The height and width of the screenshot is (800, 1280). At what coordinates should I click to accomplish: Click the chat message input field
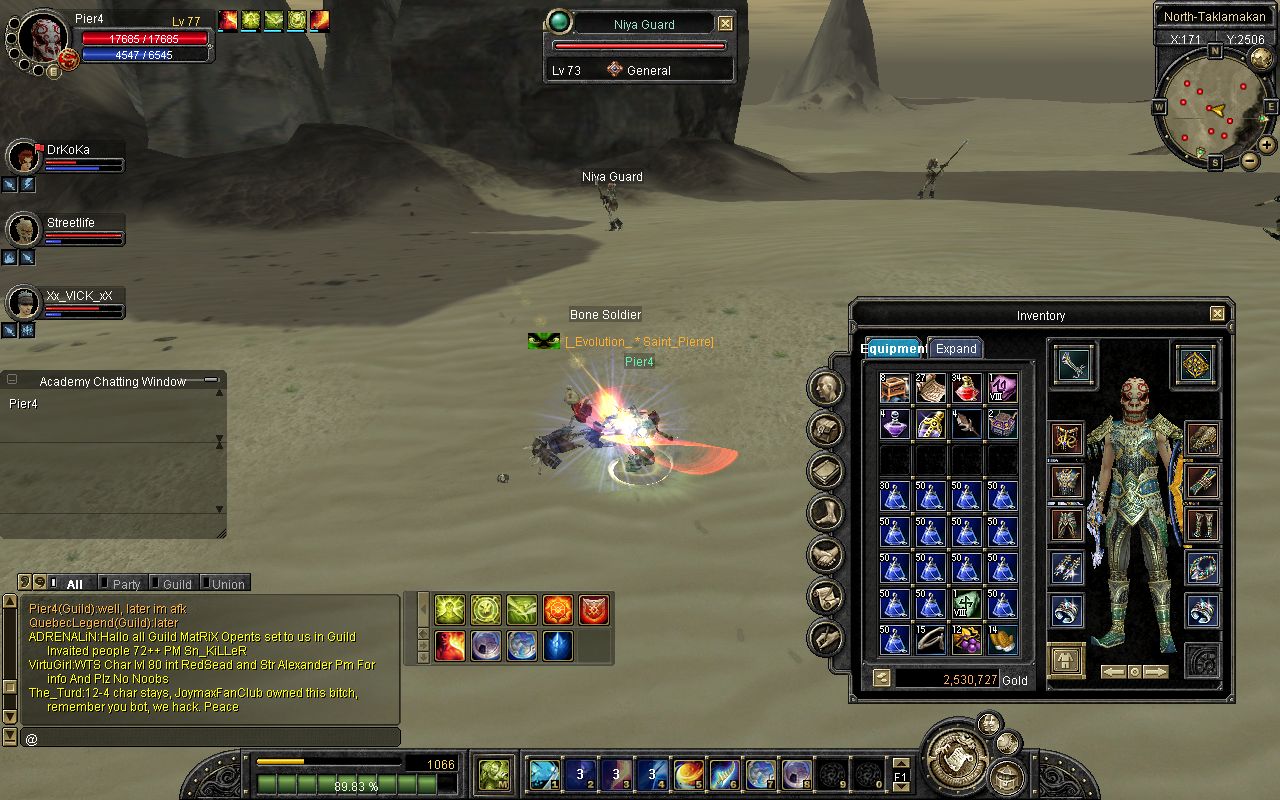(x=210, y=739)
